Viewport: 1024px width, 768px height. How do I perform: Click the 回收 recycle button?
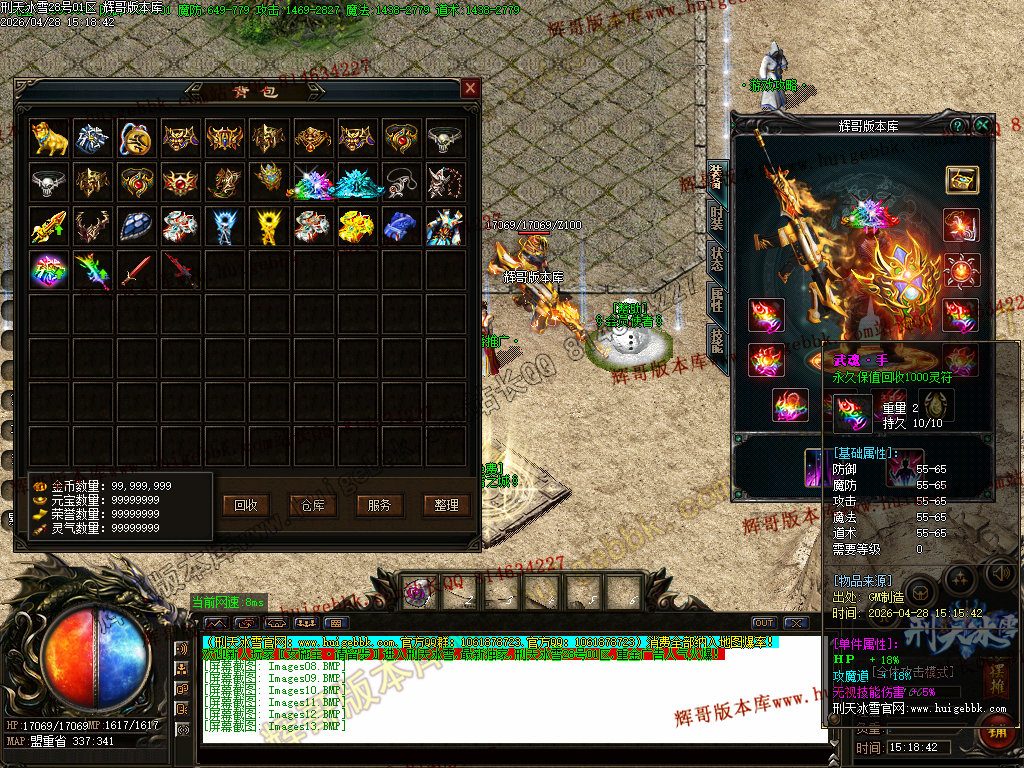[246, 505]
